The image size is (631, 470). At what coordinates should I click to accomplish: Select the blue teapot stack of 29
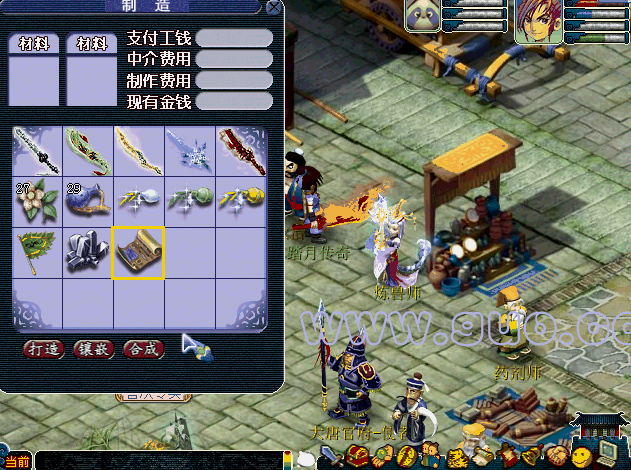[x=88, y=201]
